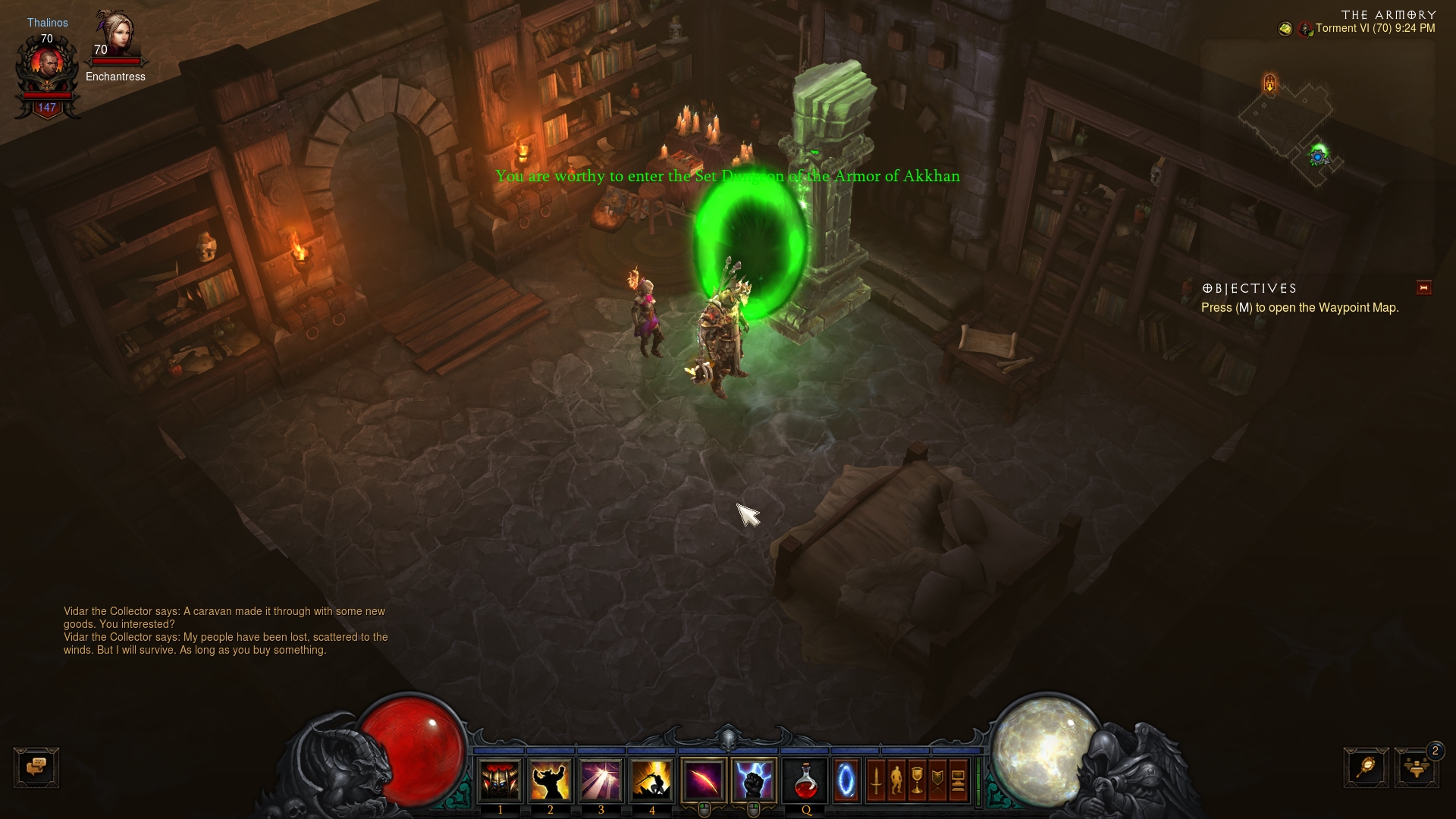Use the lightning fist skill

754,780
